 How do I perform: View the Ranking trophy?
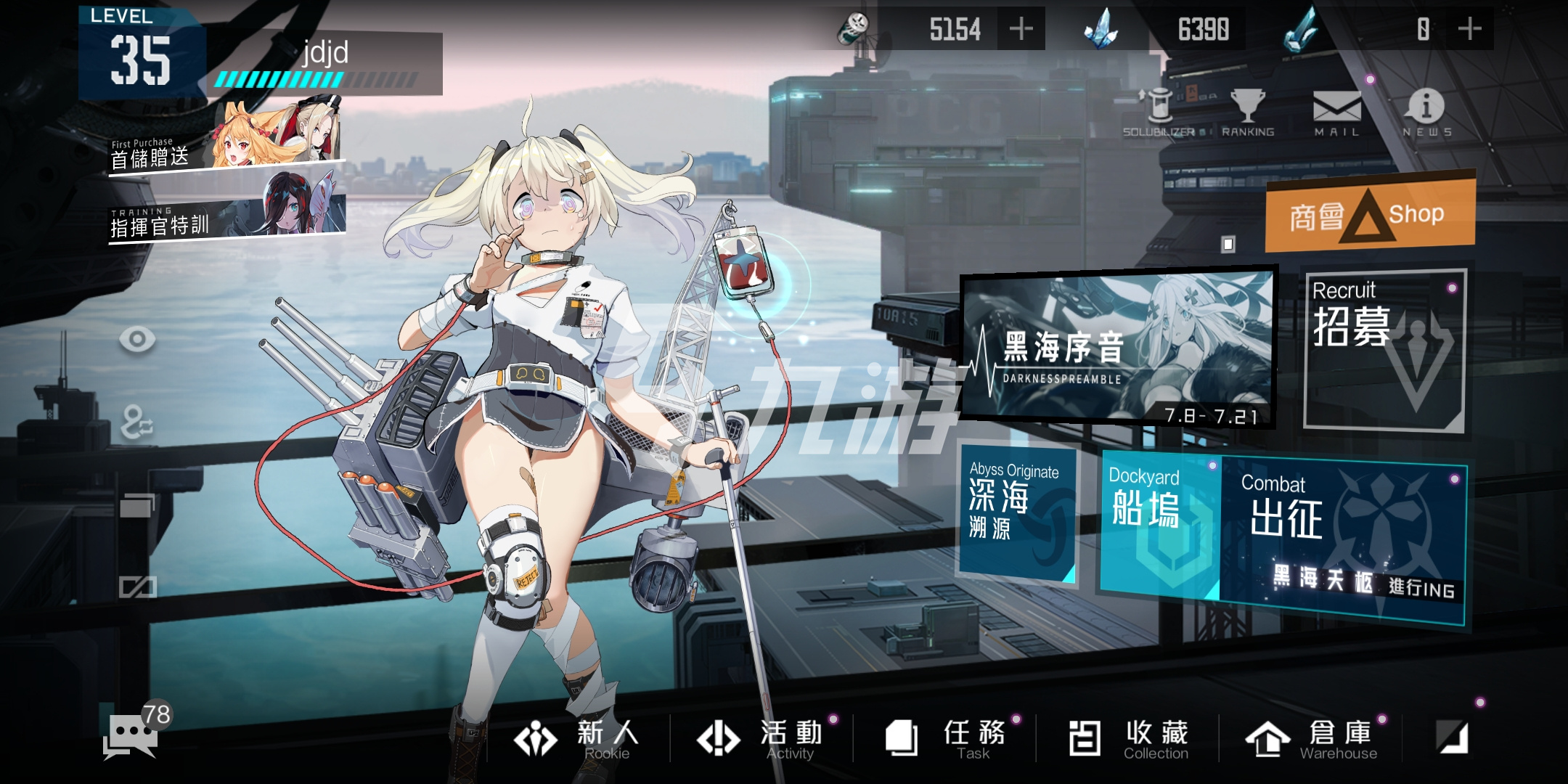coord(1248,113)
